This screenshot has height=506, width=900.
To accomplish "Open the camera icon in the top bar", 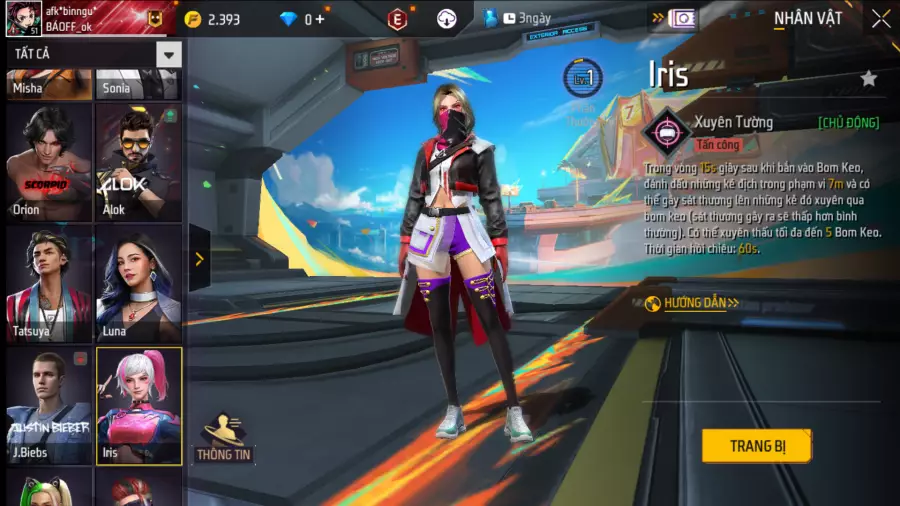I will point(683,19).
